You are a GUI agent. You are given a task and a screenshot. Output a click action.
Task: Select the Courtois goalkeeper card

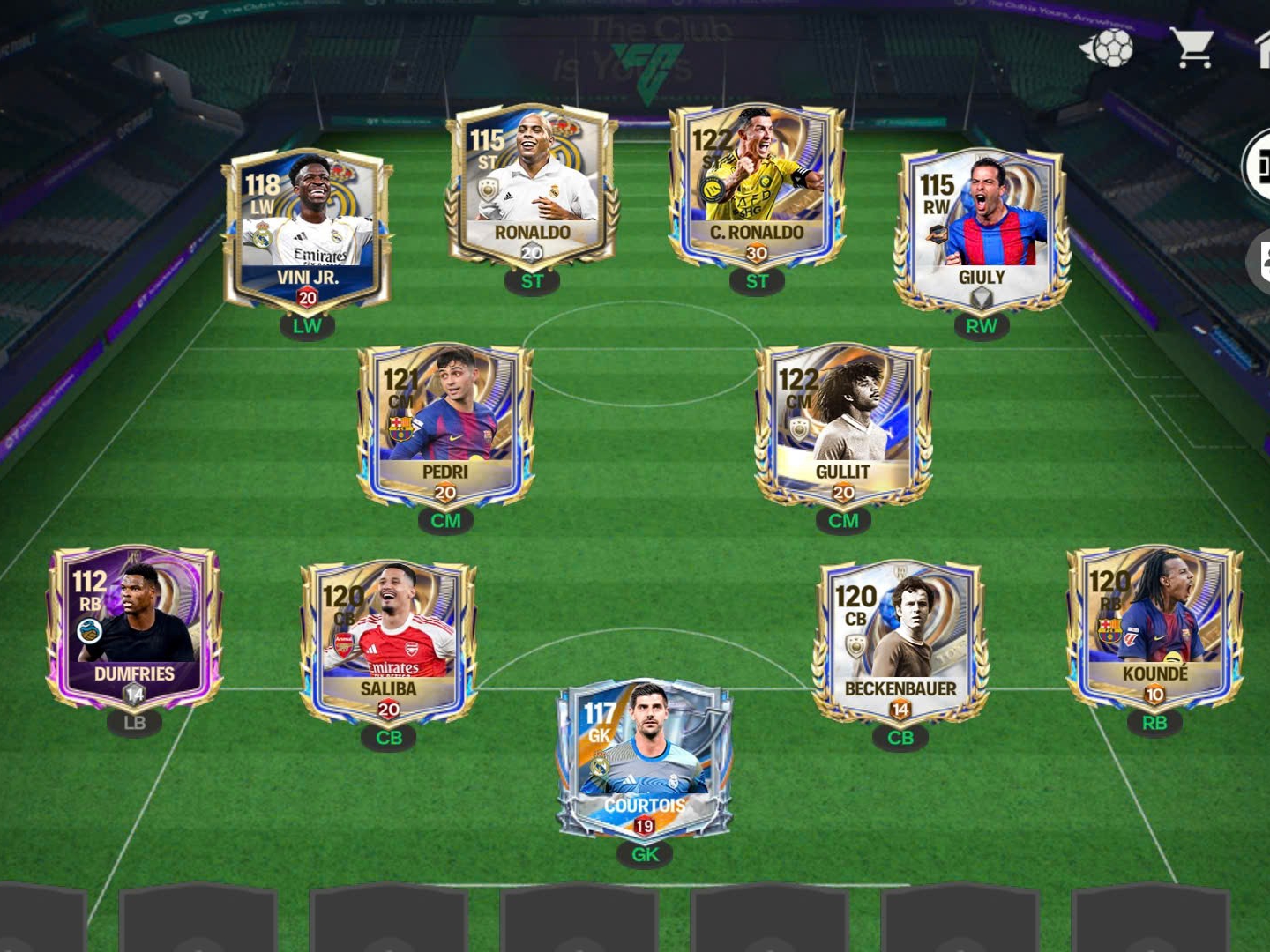pyautogui.click(x=645, y=758)
